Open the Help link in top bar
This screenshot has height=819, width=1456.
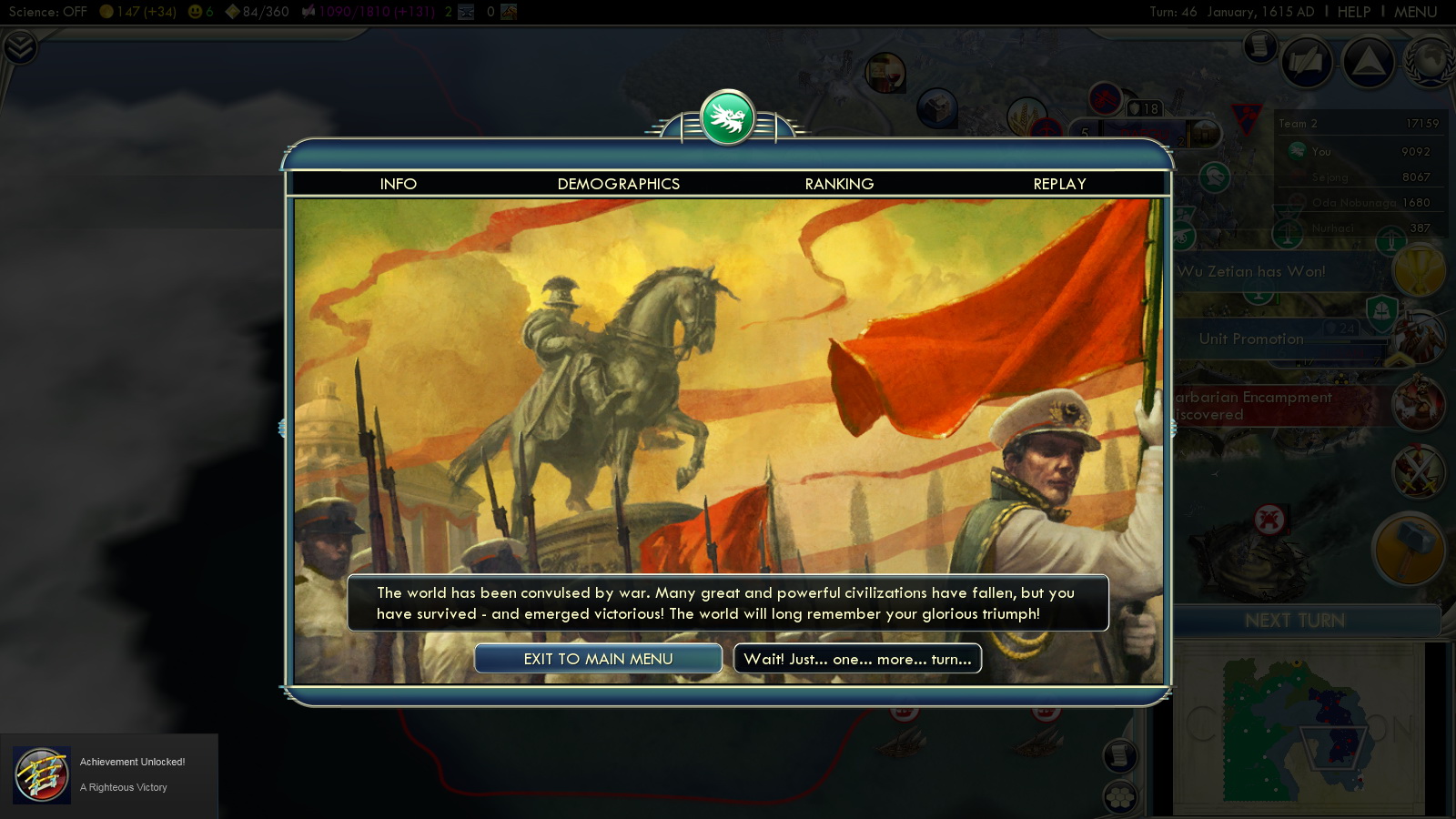coord(1353,12)
